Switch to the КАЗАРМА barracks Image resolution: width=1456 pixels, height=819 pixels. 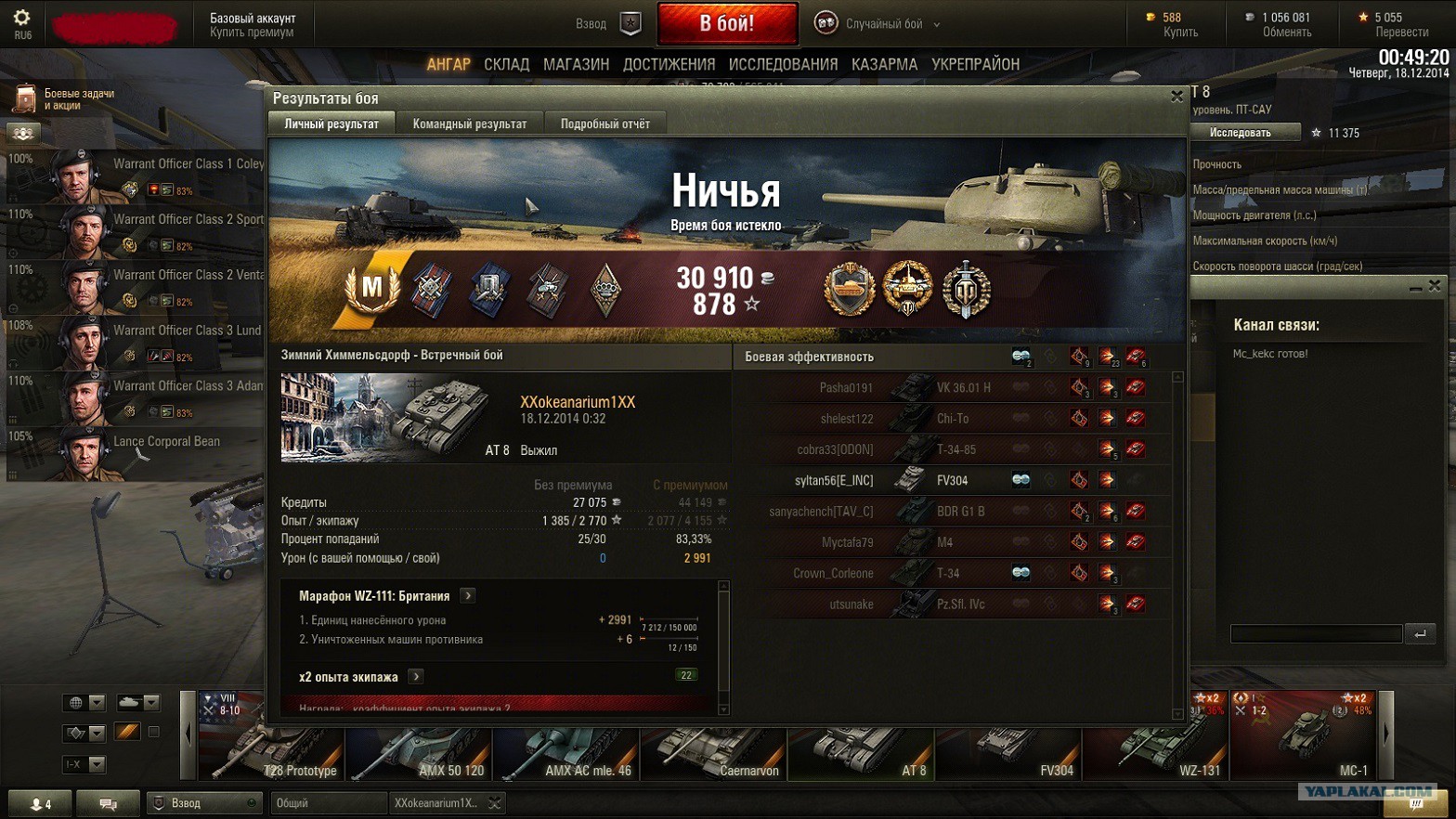tap(884, 64)
